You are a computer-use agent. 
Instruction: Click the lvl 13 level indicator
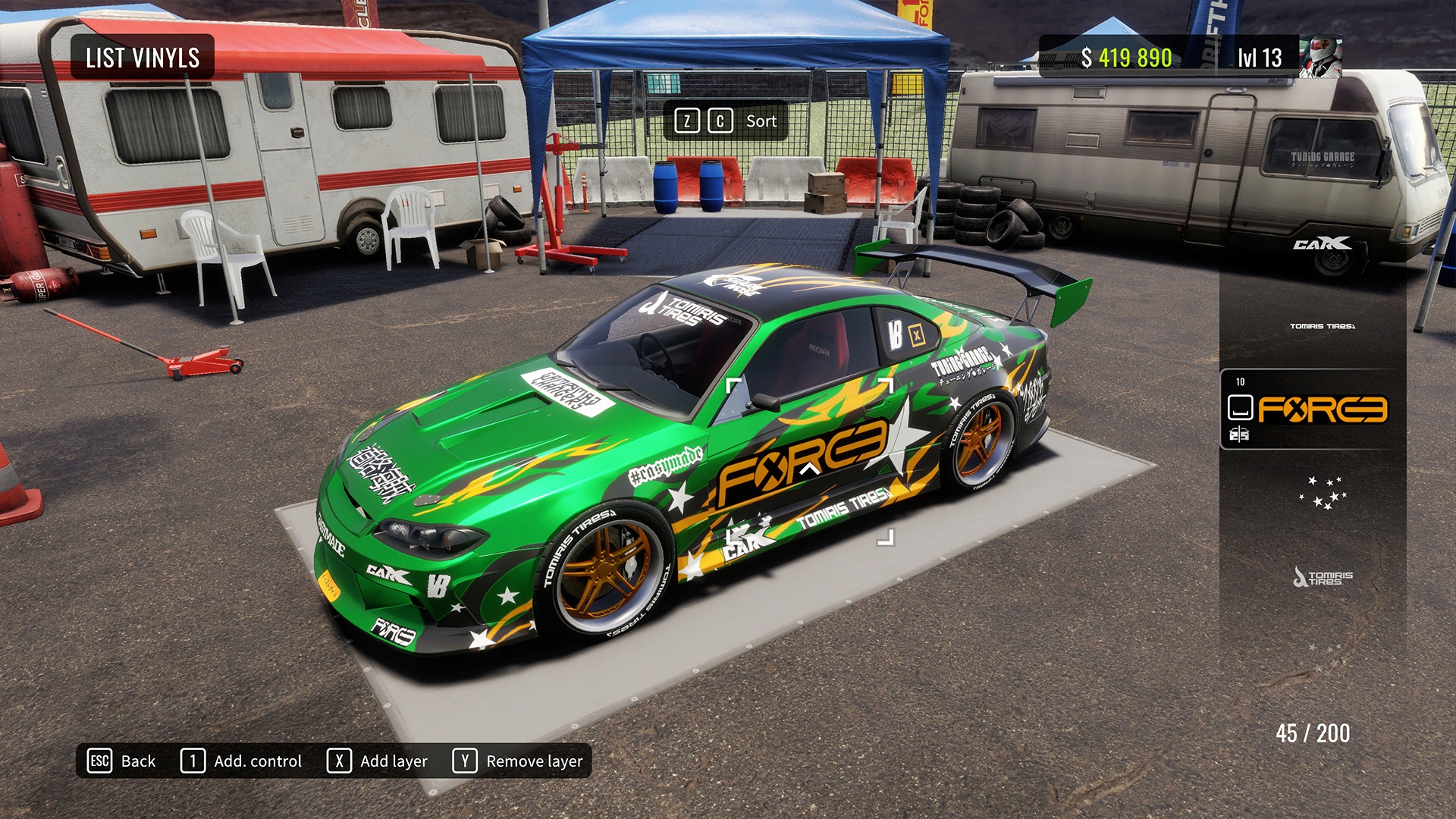1260,55
